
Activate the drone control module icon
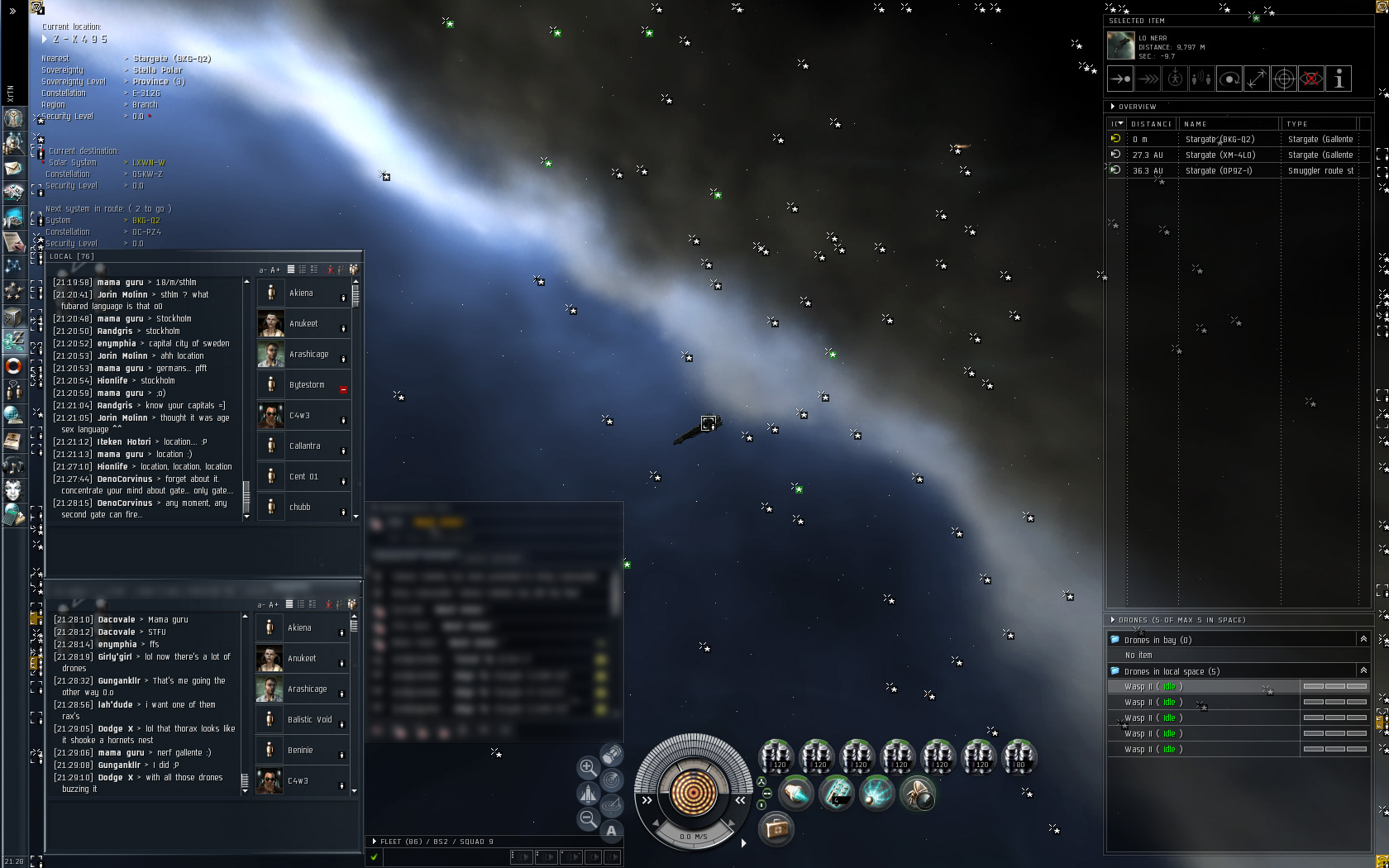pos(917,794)
